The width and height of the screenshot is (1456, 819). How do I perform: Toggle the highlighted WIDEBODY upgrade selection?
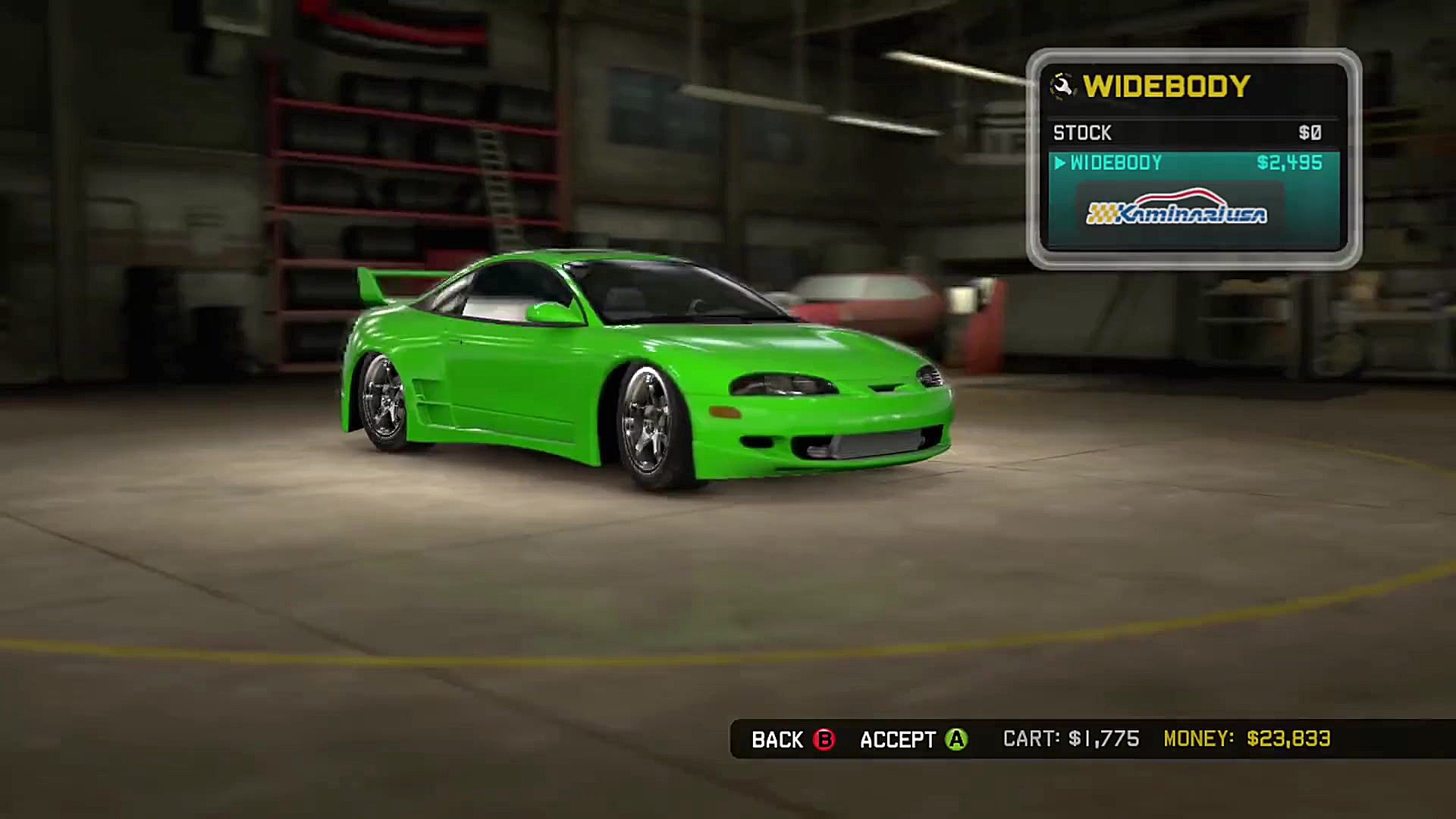click(x=1183, y=163)
